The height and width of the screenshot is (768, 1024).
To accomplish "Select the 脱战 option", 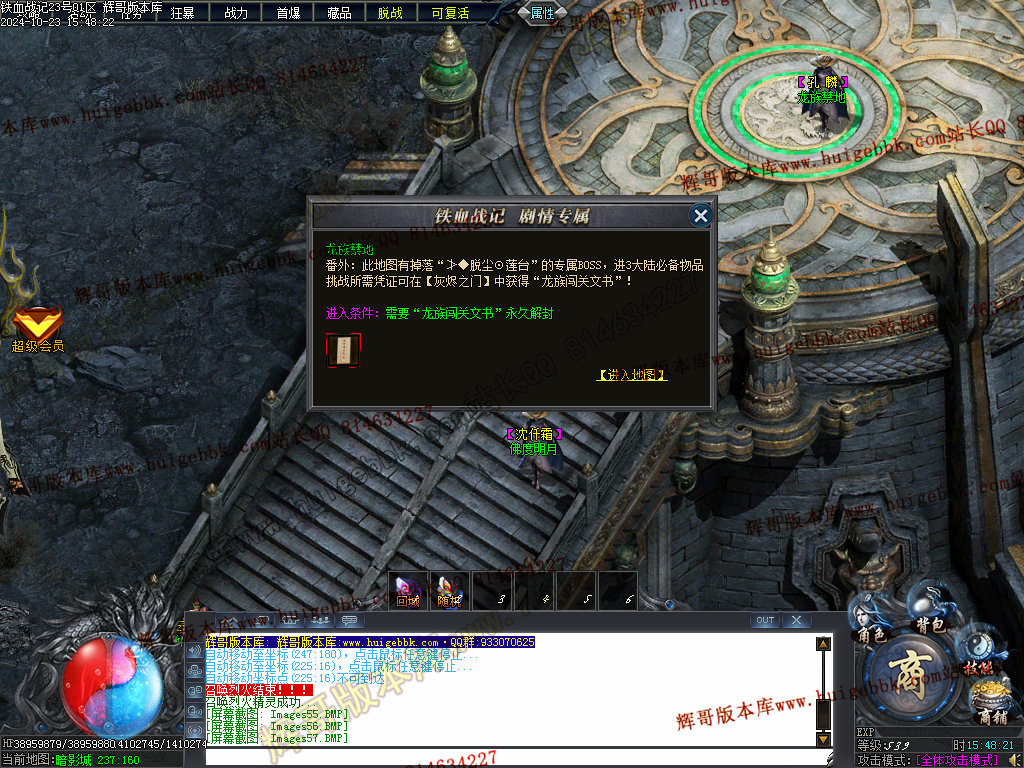I will 391,13.
